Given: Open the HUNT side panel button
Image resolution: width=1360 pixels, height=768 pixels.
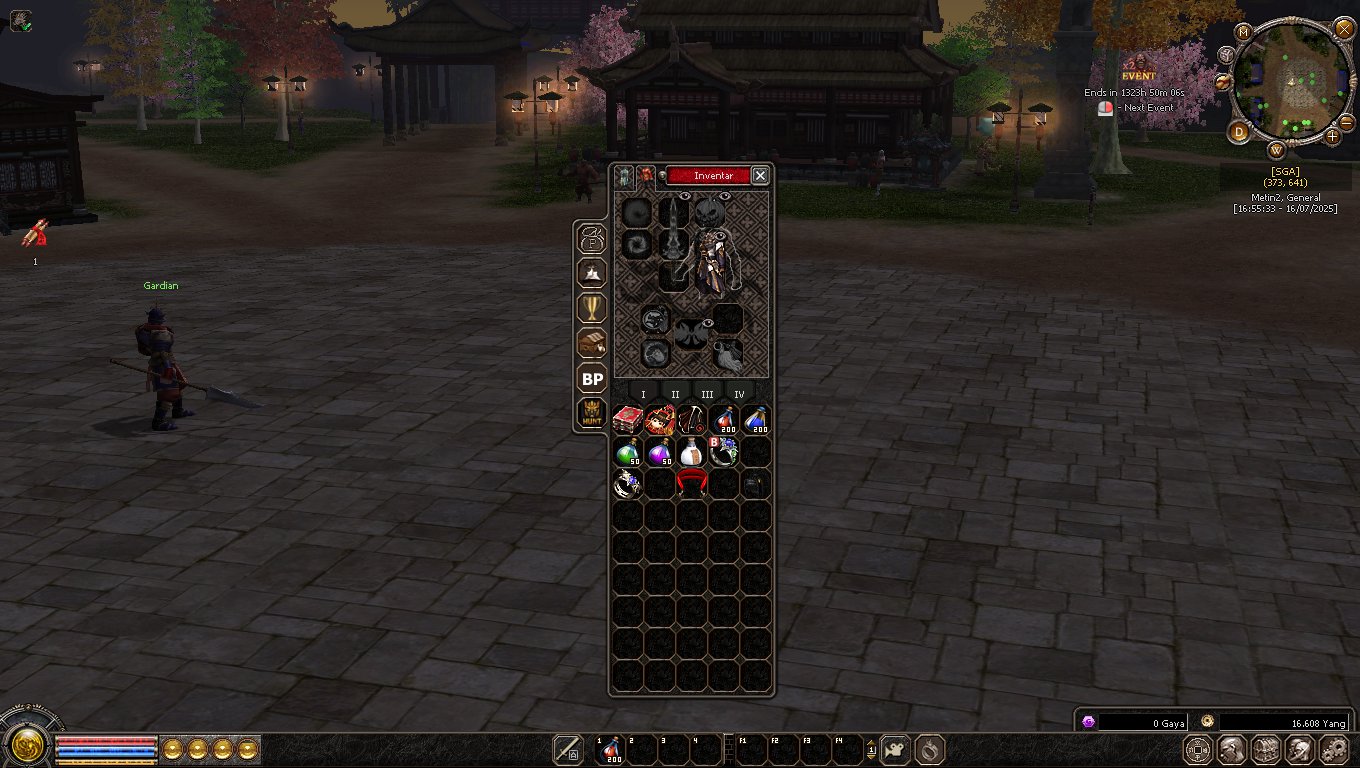Looking at the screenshot, I should [592, 413].
